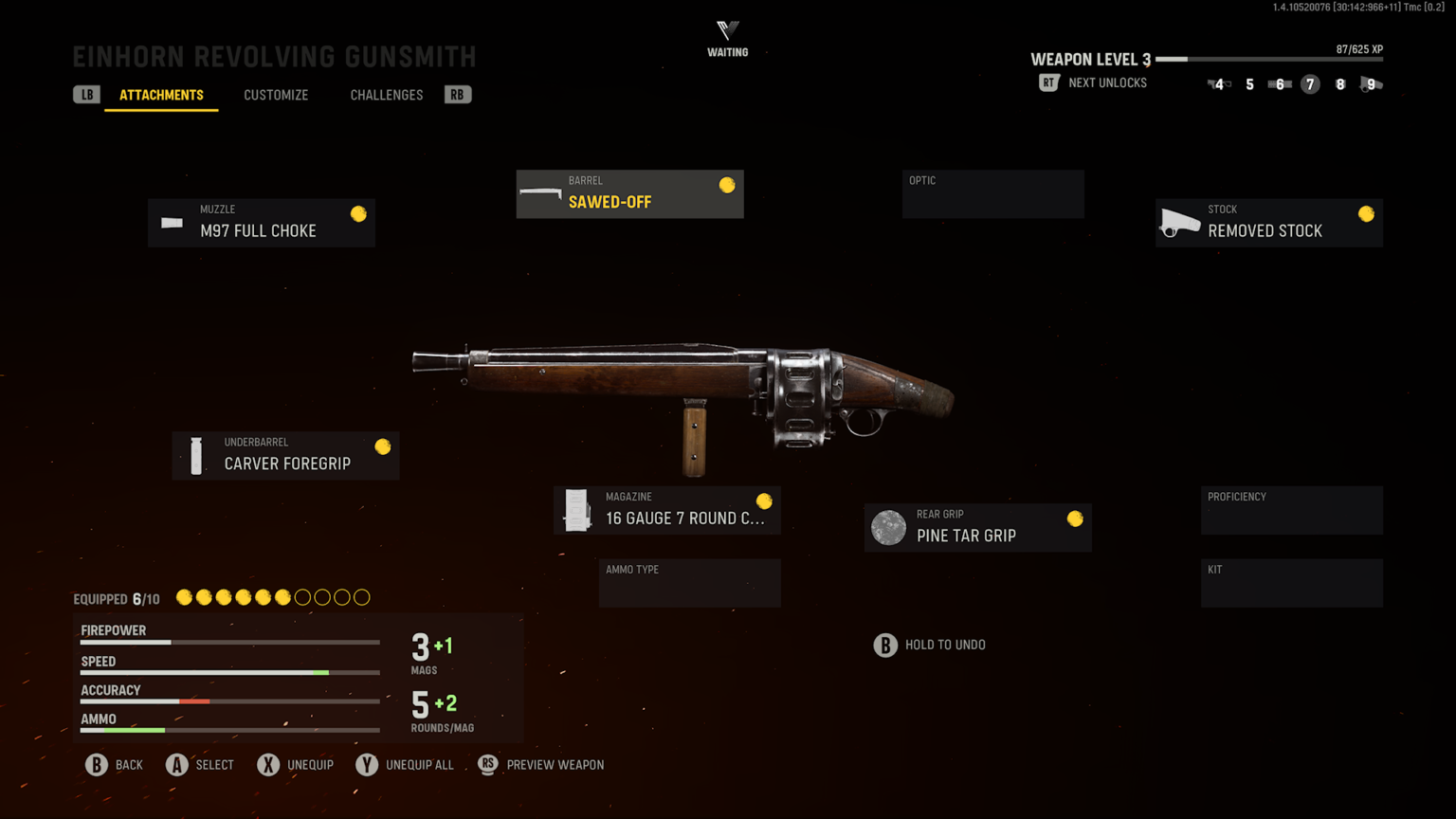Select the Pine Tar Grip rear grip slot
The height and width of the screenshot is (819, 1456).
coord(977,528)
